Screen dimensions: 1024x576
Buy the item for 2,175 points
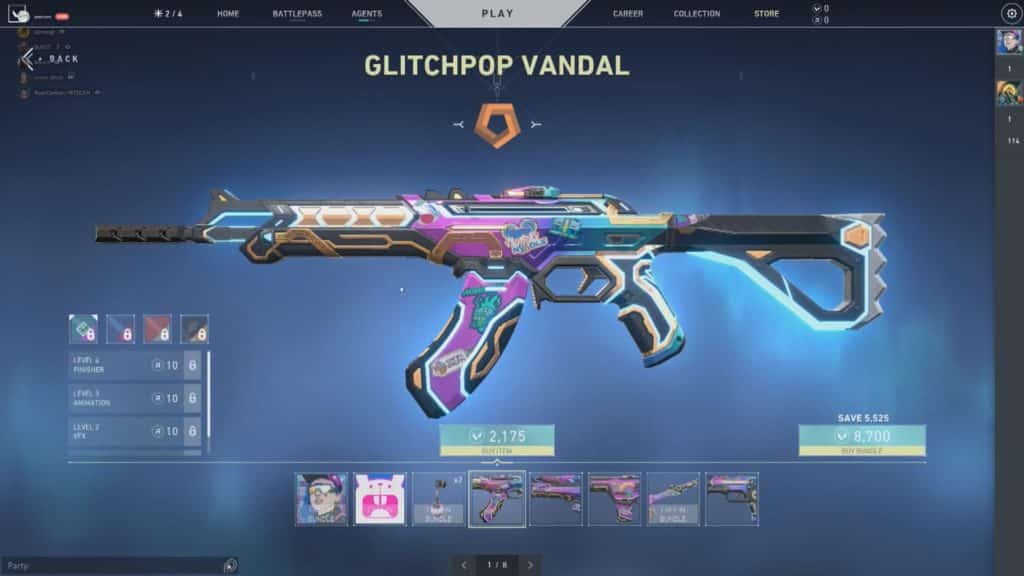[x=497, y=440]
